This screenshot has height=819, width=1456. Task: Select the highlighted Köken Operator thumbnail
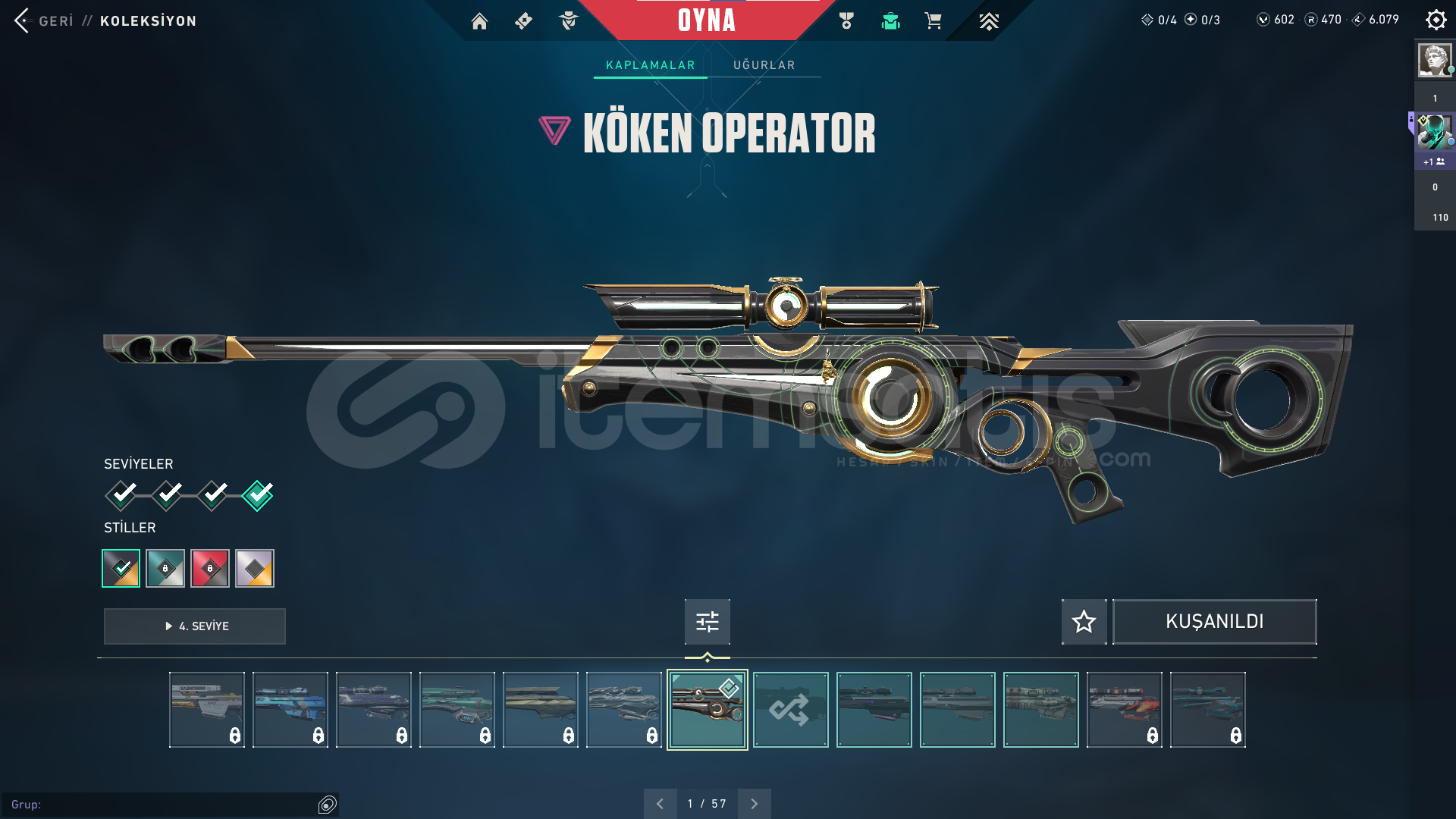tap(707, 710)
